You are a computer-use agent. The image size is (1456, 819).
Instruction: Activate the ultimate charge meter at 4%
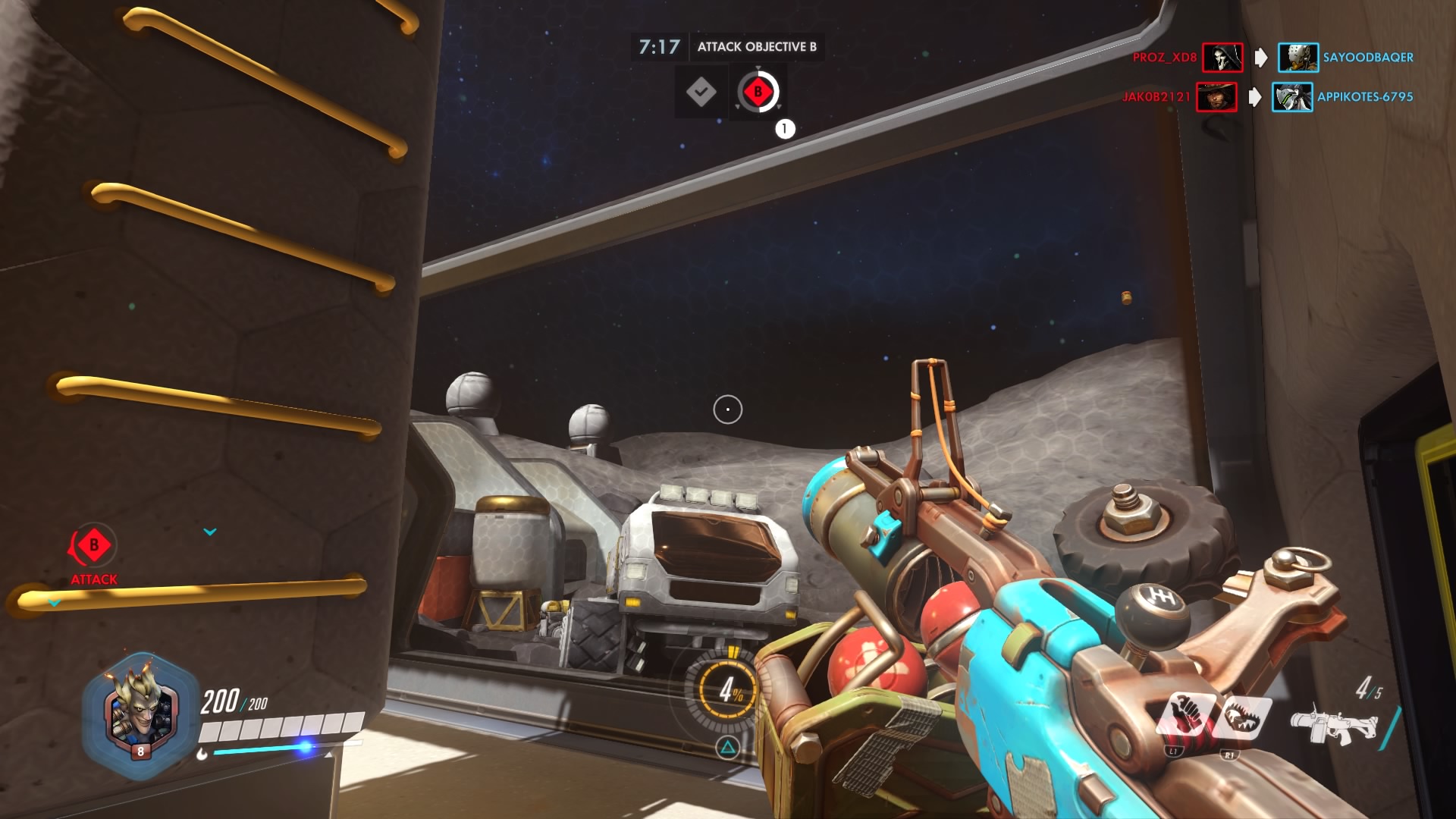(x=730, y=689)
